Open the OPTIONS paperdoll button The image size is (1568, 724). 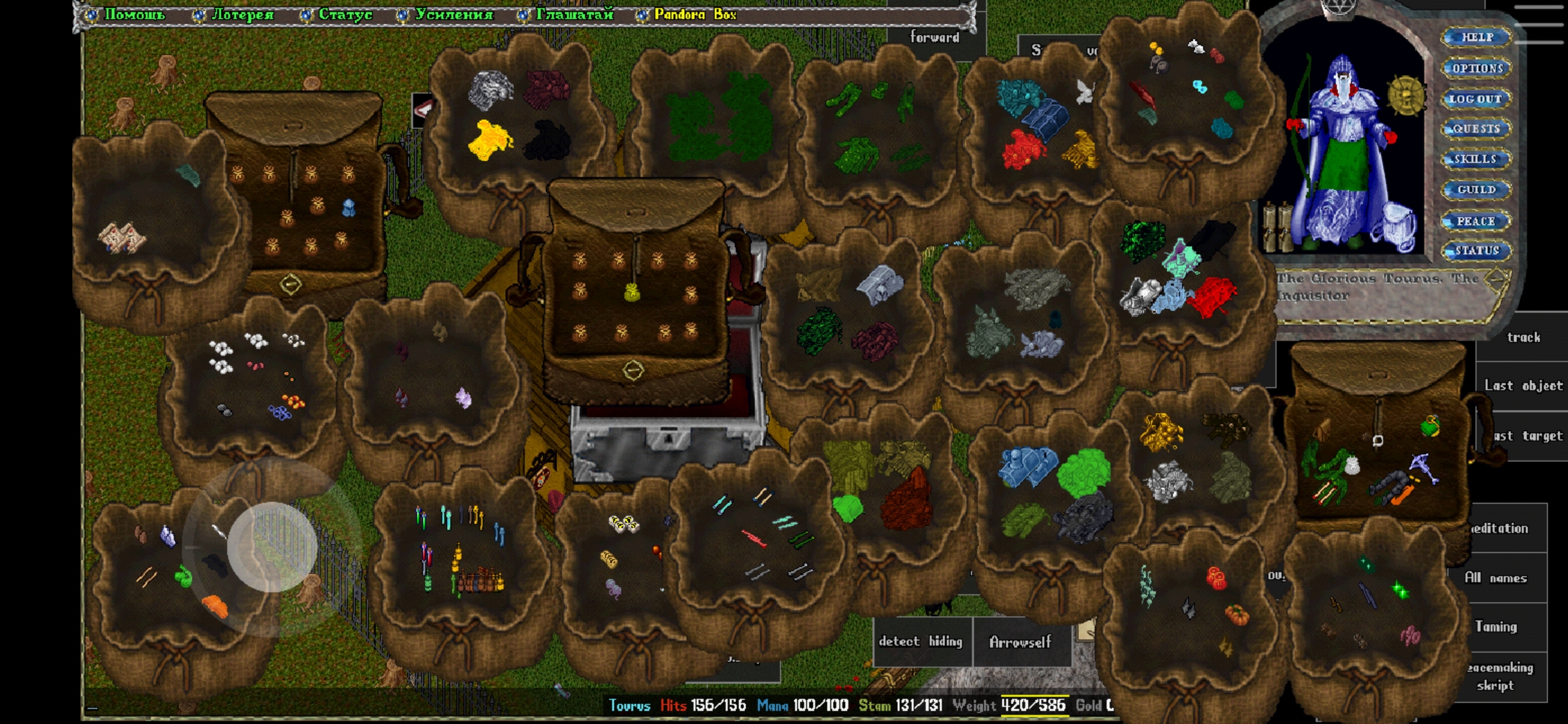[x=1477, y=68]
